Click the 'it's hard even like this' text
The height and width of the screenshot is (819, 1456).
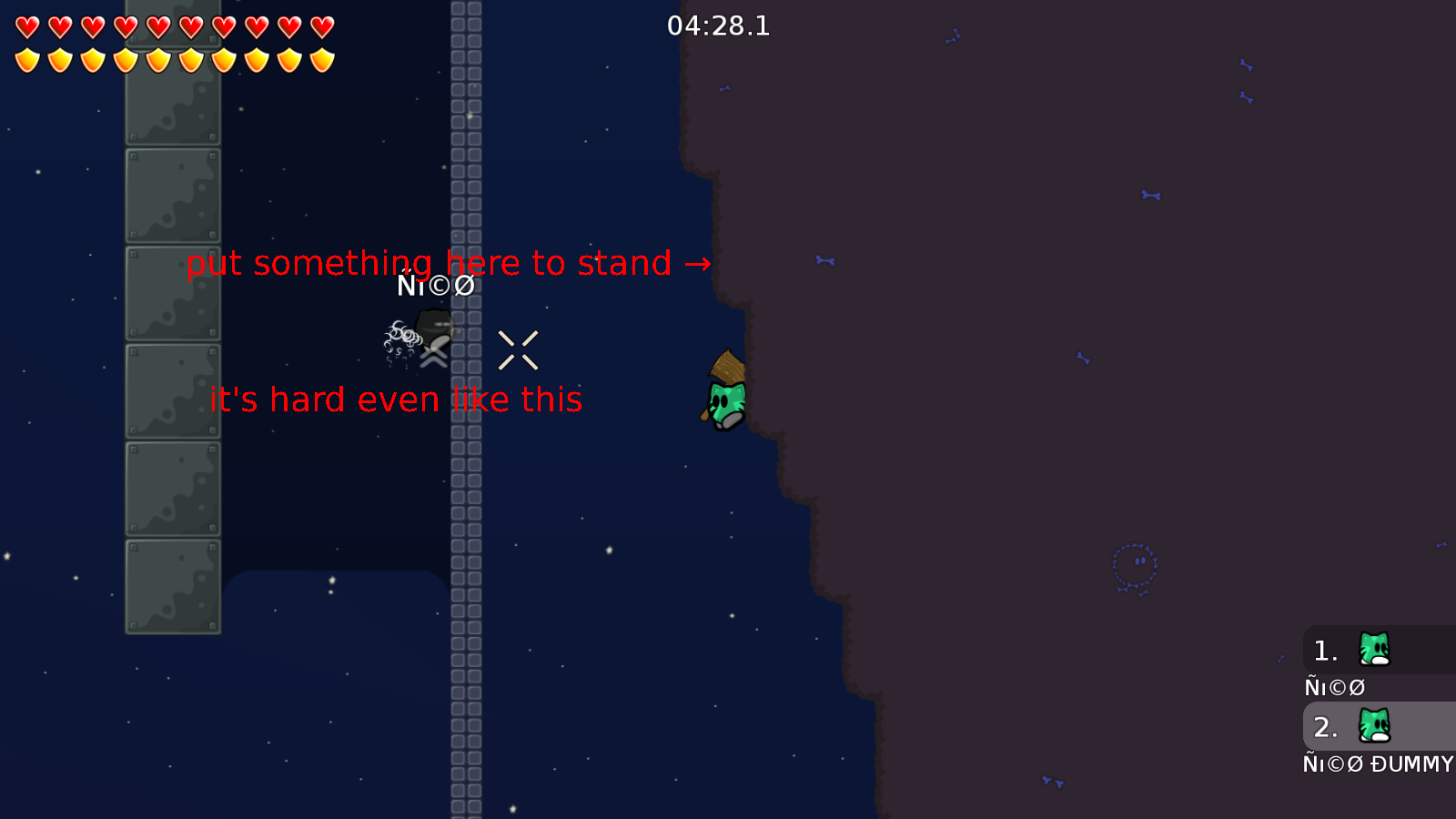(x=396, y=399)
